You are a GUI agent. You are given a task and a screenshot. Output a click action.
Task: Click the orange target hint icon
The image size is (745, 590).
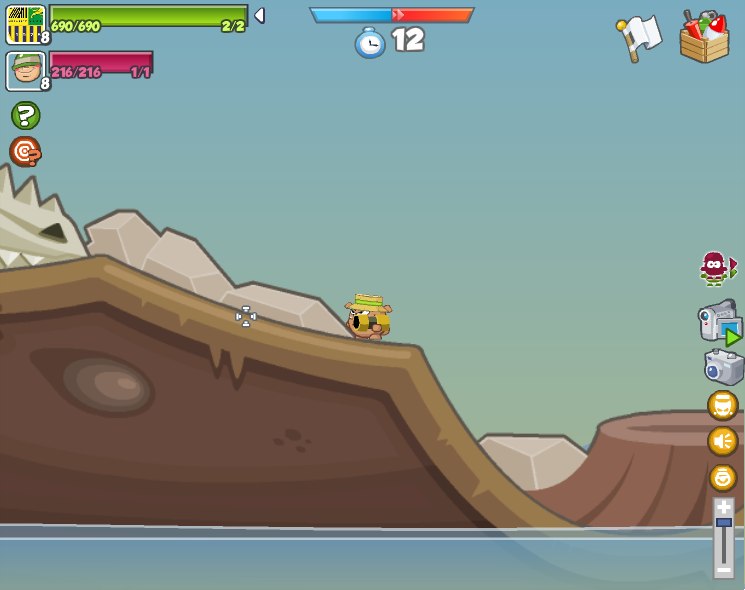pyautogui.click(x=25, y=152)
